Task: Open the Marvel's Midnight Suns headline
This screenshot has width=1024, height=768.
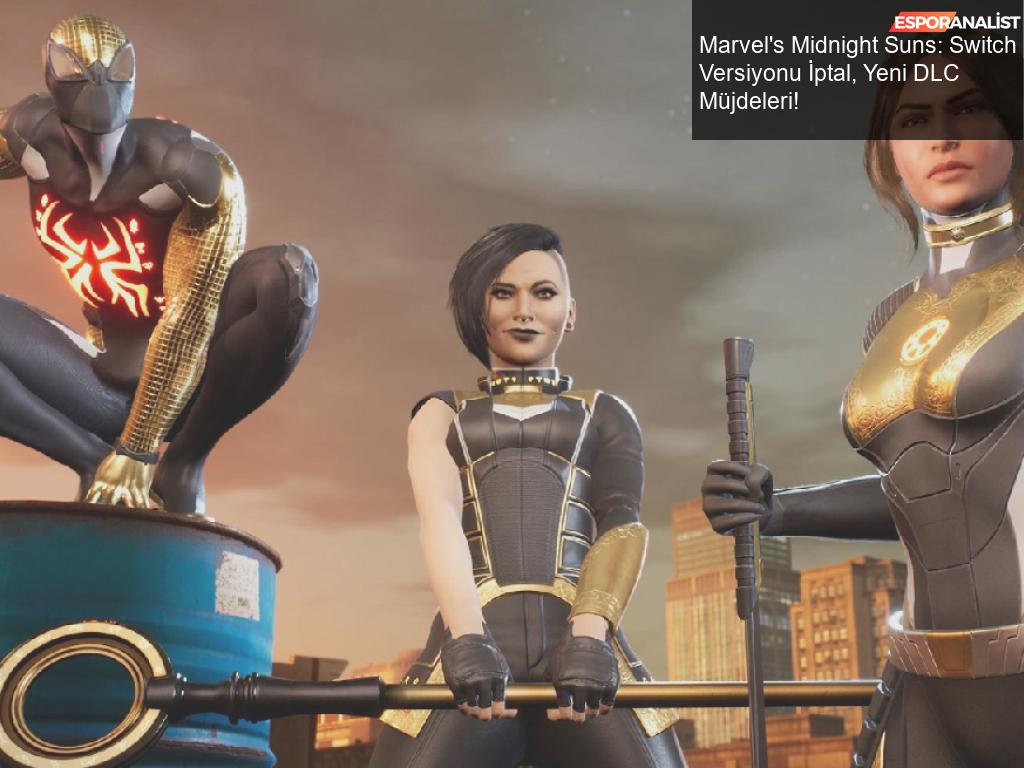Action: pyautogui.click(x=856, y=74)
